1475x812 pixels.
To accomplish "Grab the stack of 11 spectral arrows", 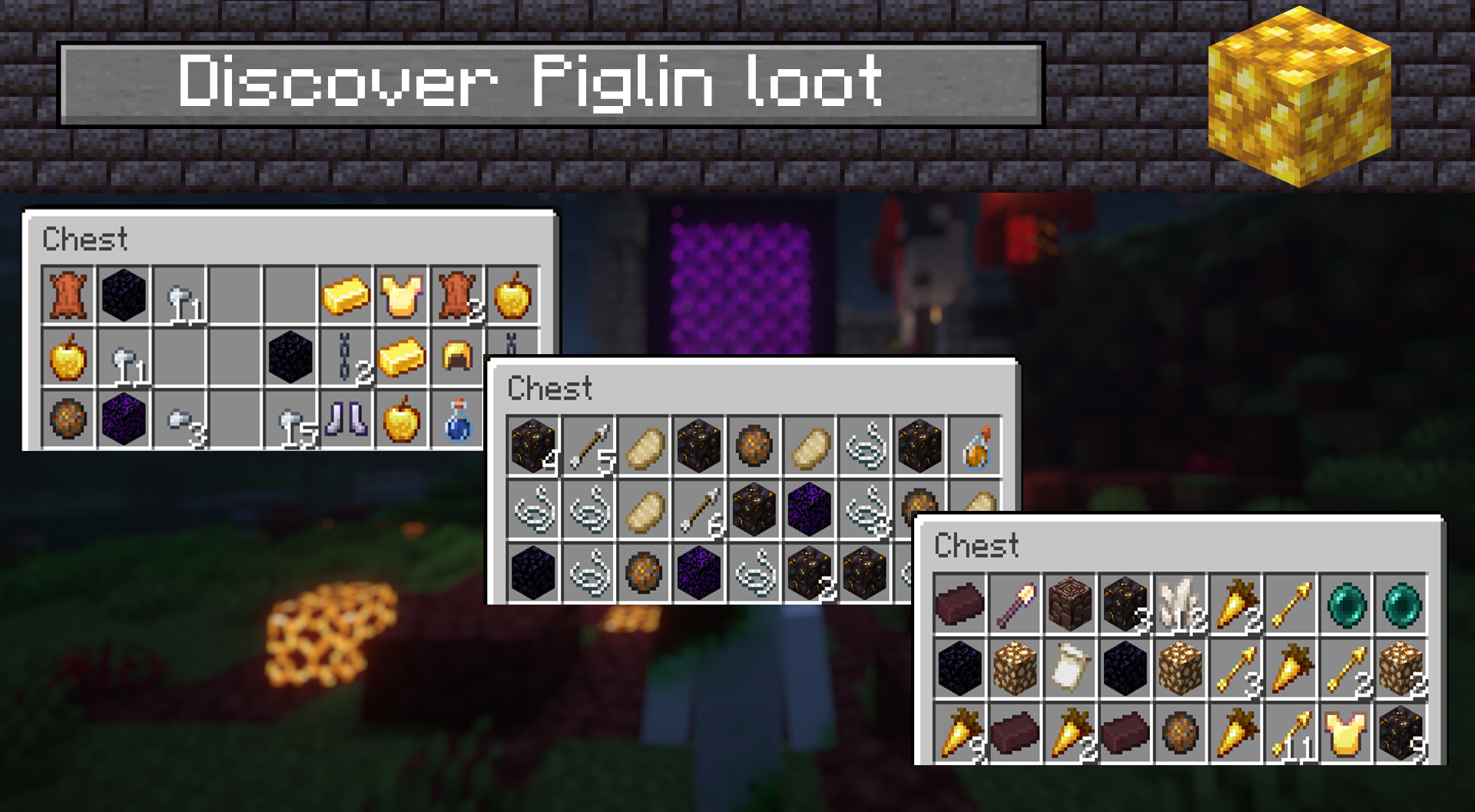I will (x=1292, y=733).
